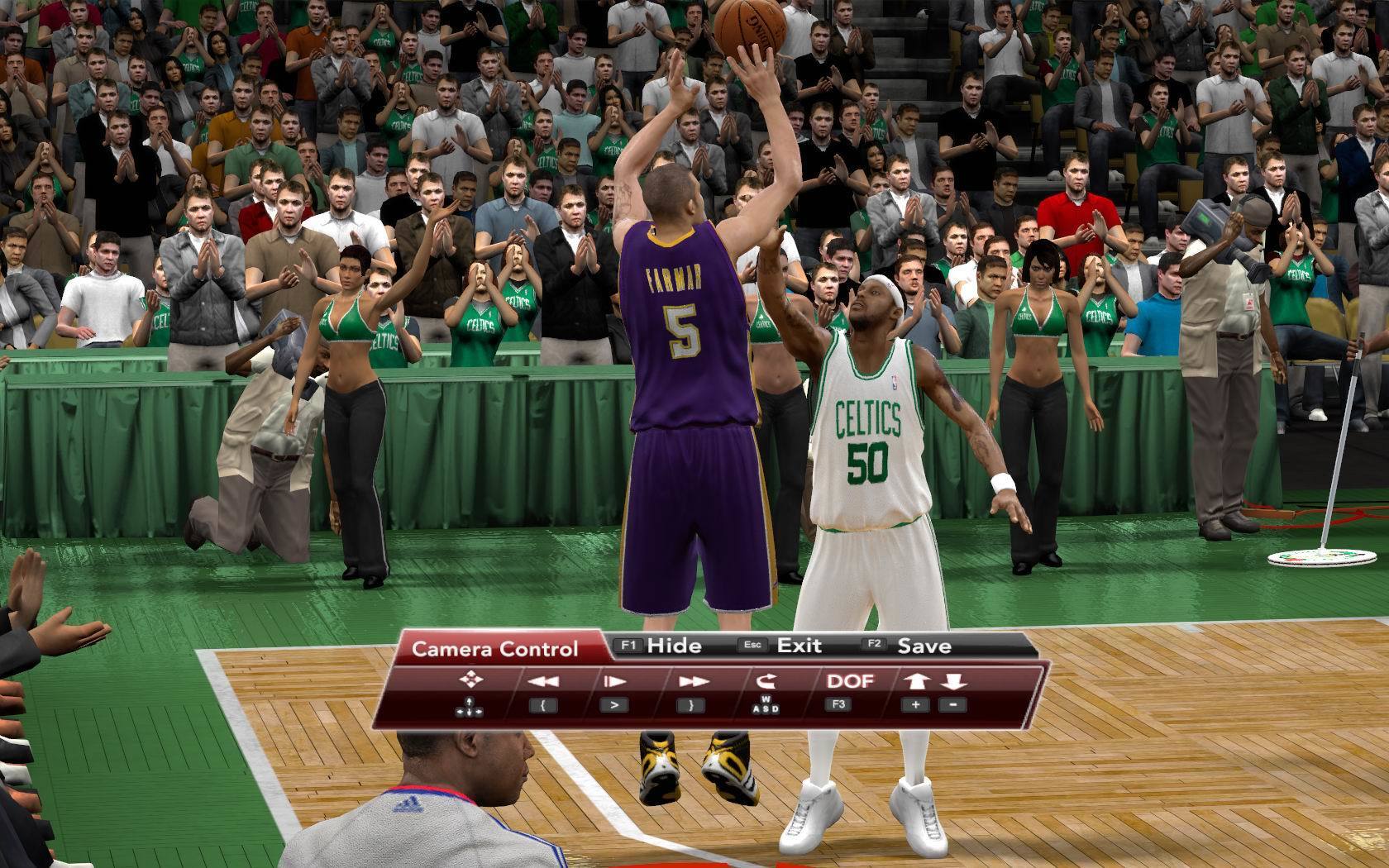The image size is (1389, 868).
Task: Activate the camera rotate arrow icon
Action: coord(766,681)
